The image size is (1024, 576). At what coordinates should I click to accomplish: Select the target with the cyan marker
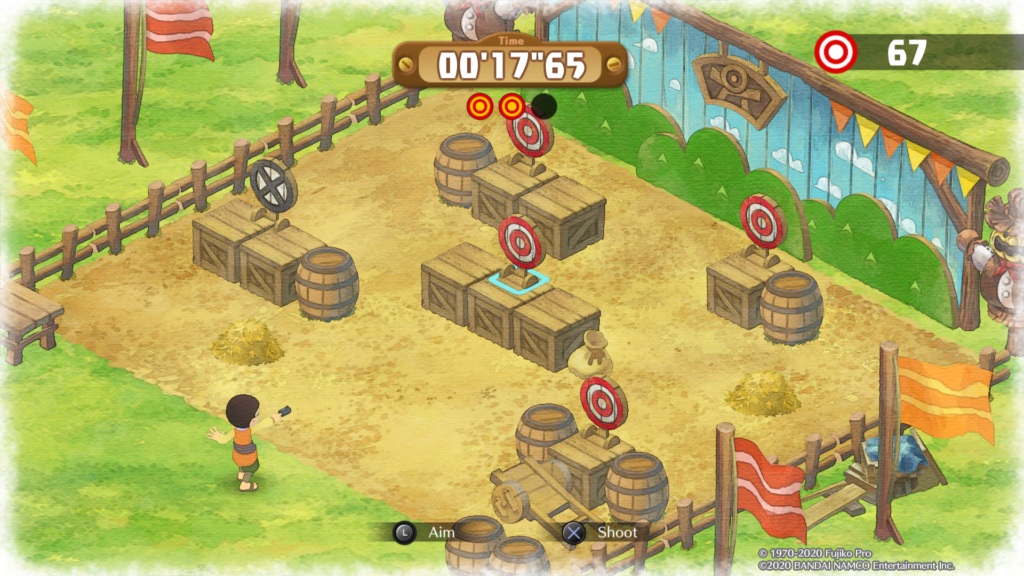[520, 242]
